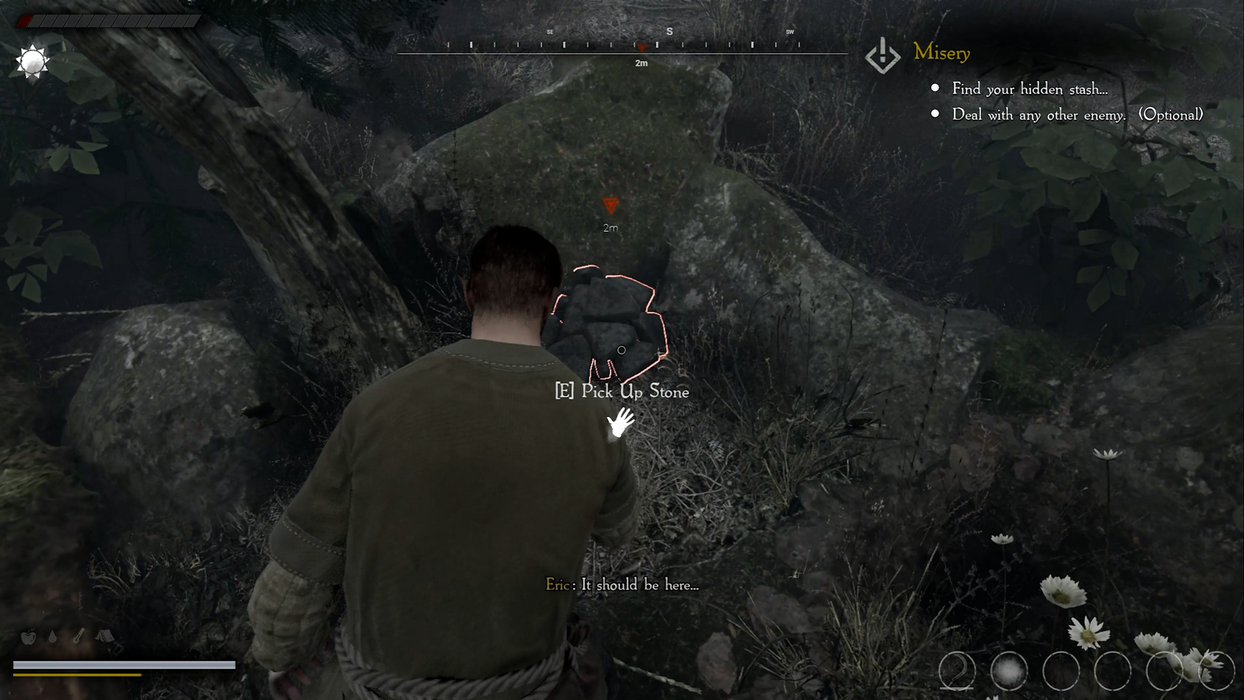Image resolution: width=1244 pixels, height=700 pixels.
Task: Click the red objective marker on the compass
Action: 642,47
